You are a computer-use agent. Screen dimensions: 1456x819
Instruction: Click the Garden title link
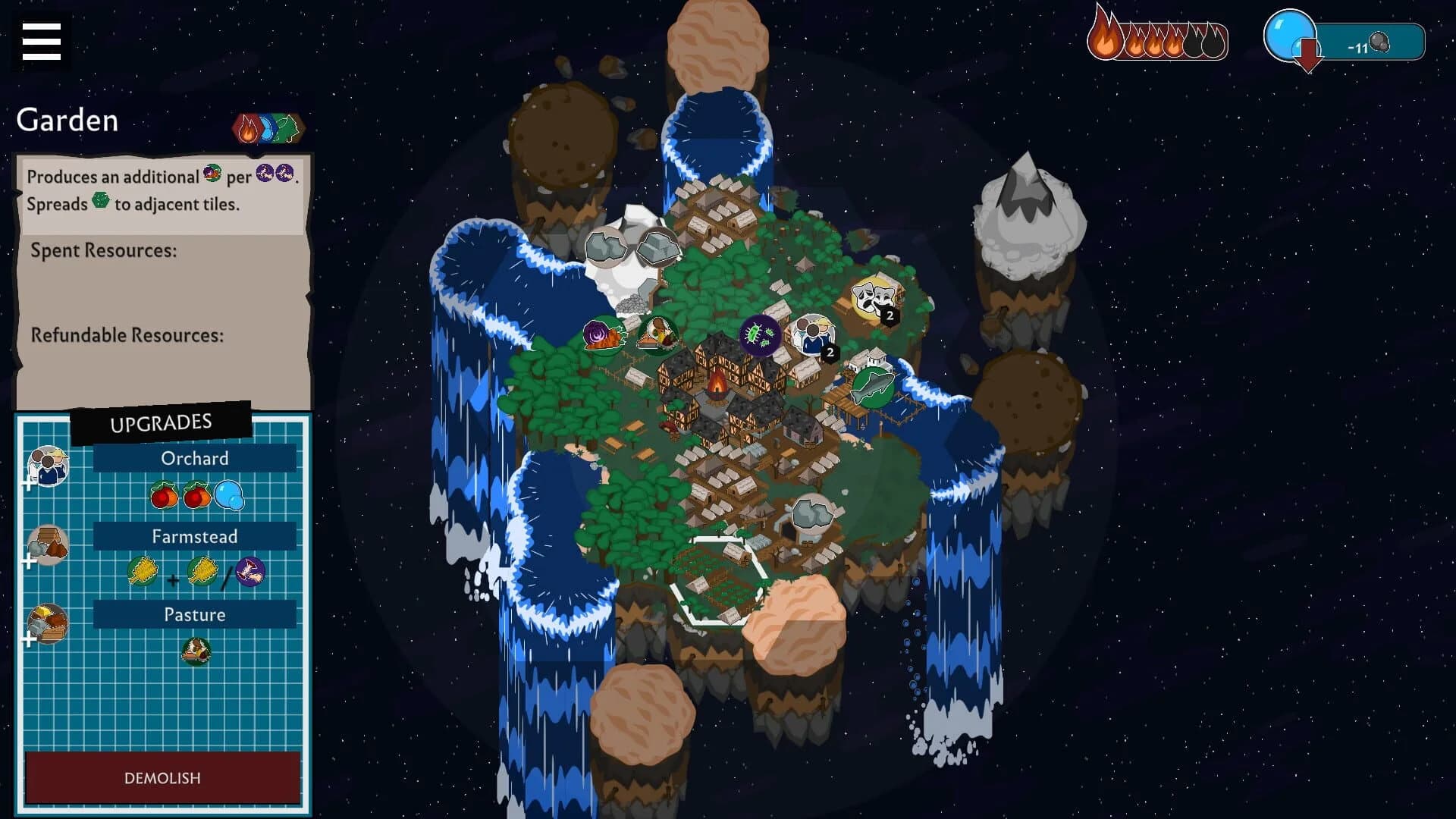(x=67, y=120)
